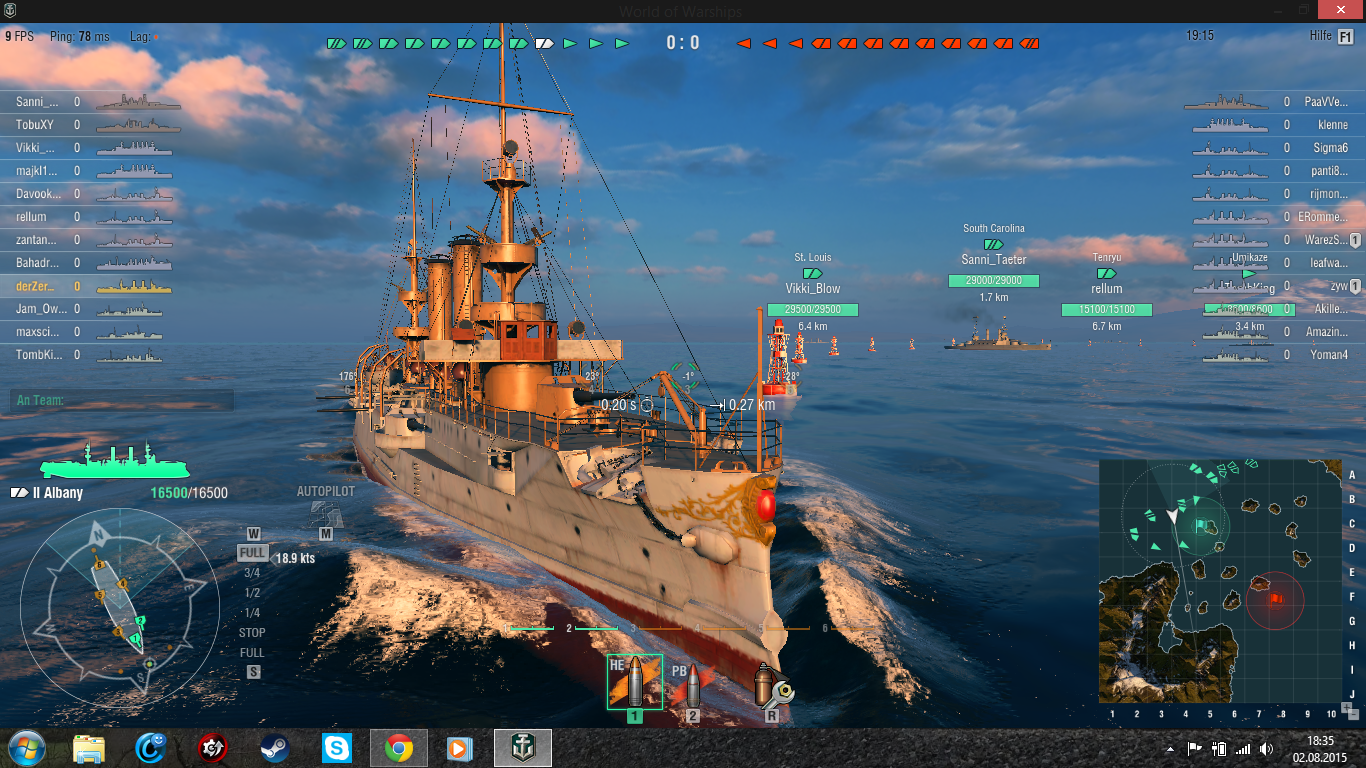Choose STOP on the engine telegraph
Image resolution: width=1366 pixels, height=768 pixels.
click(x=252, y=633)
